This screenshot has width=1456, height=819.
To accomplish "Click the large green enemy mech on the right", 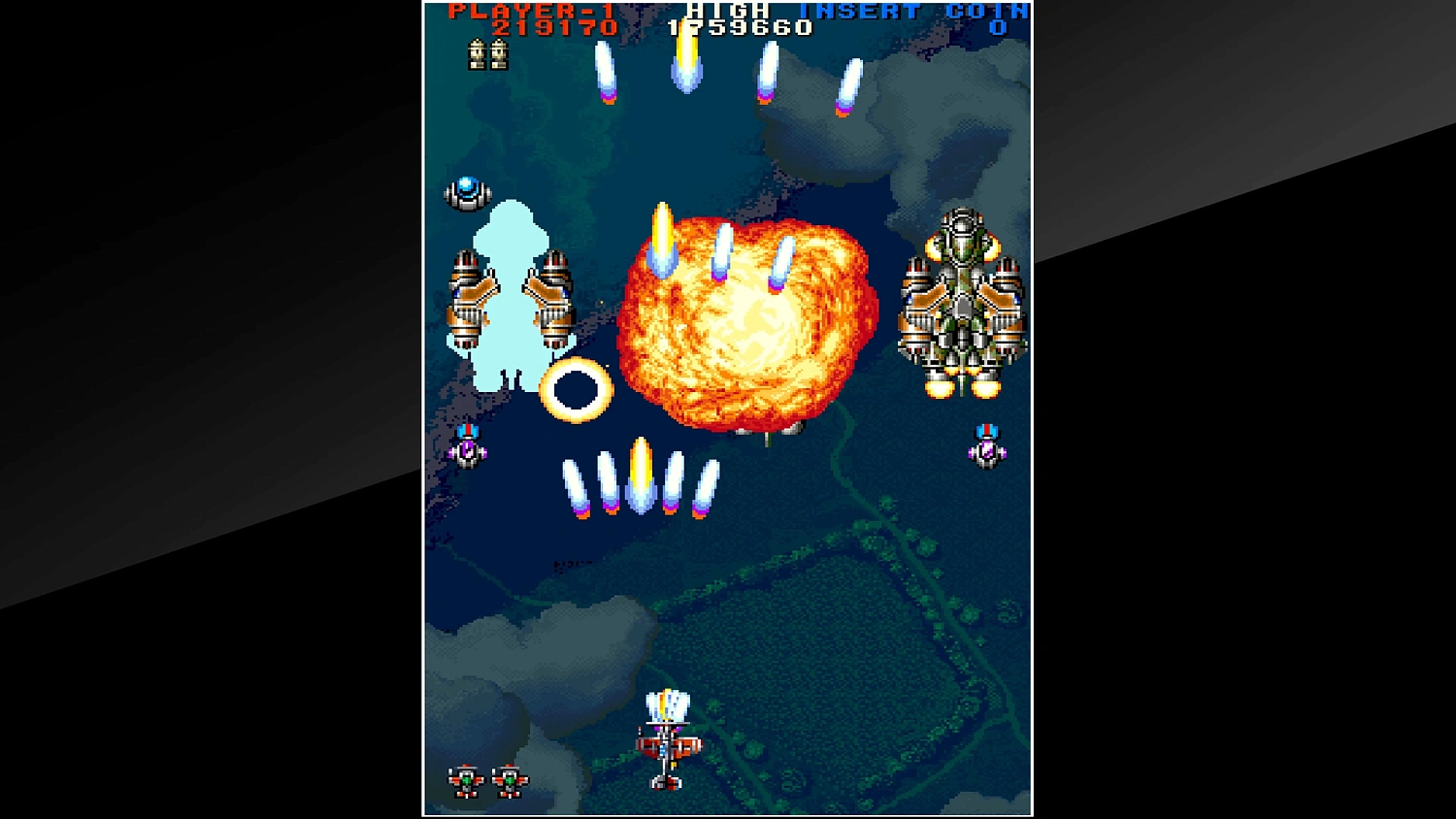I will 964,301.
